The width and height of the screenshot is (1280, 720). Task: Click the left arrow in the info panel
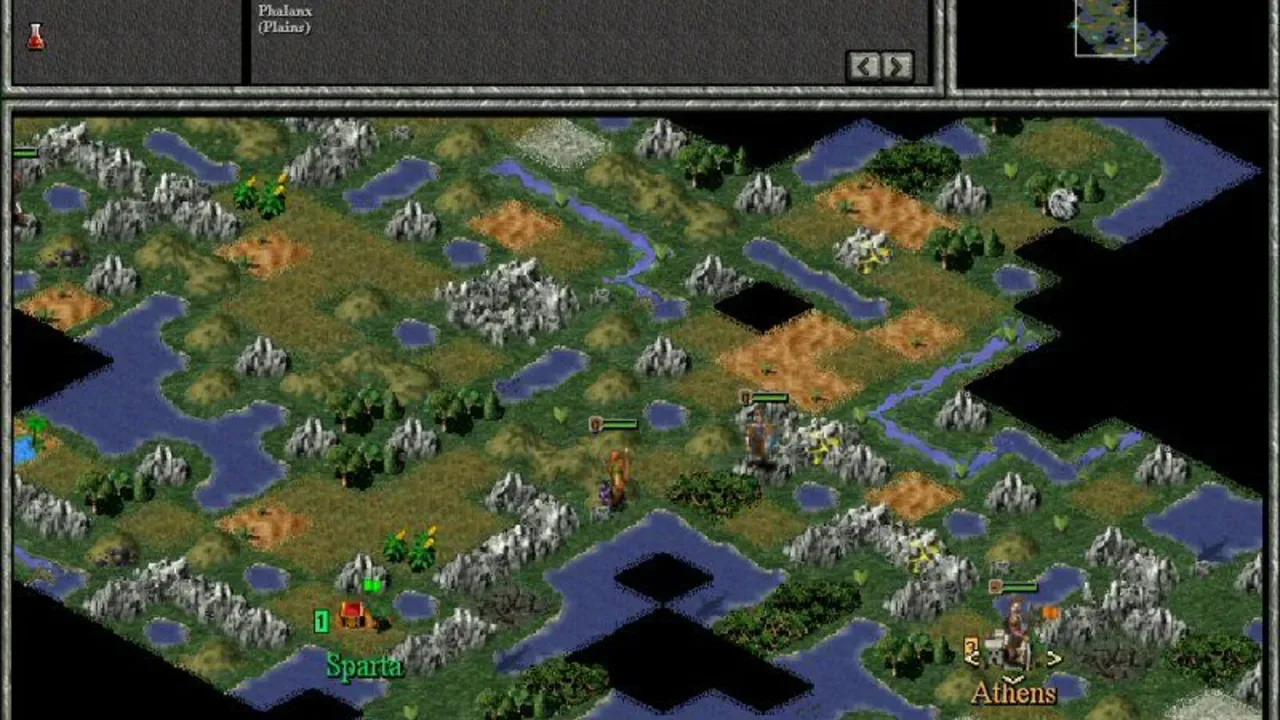[x=864, y=66]
